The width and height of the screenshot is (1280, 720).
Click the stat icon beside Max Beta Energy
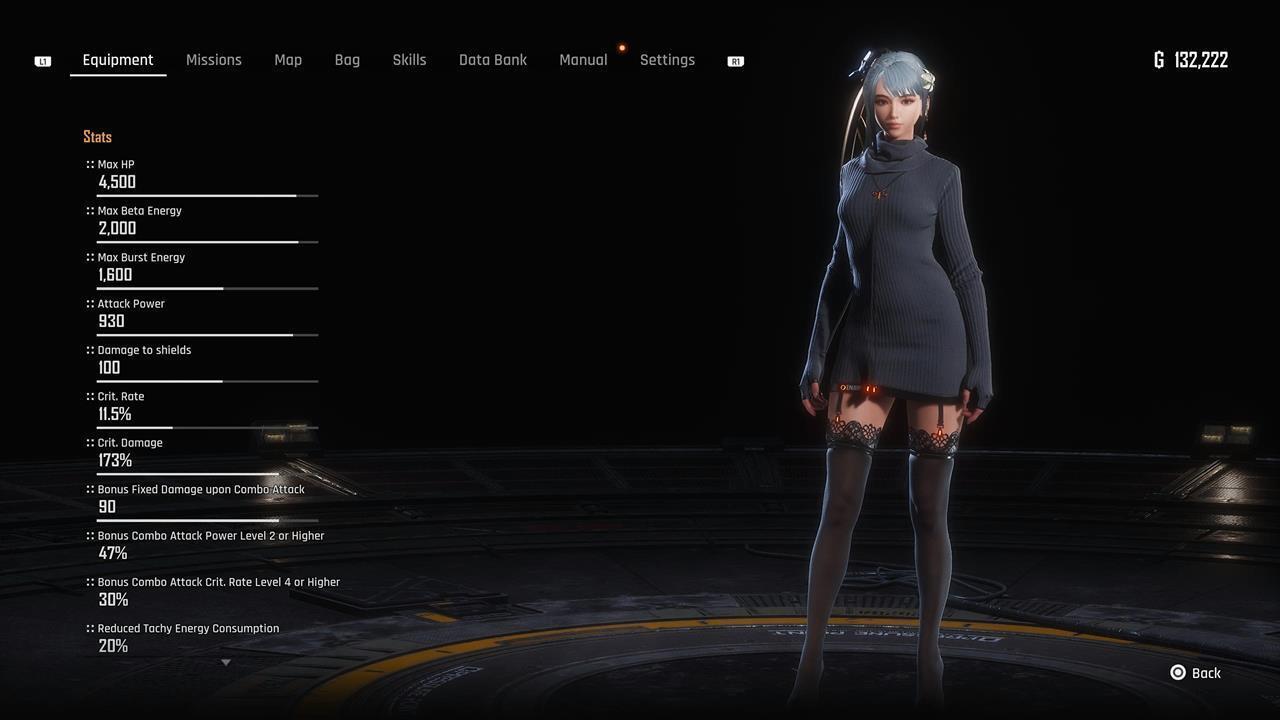[88, 210]
